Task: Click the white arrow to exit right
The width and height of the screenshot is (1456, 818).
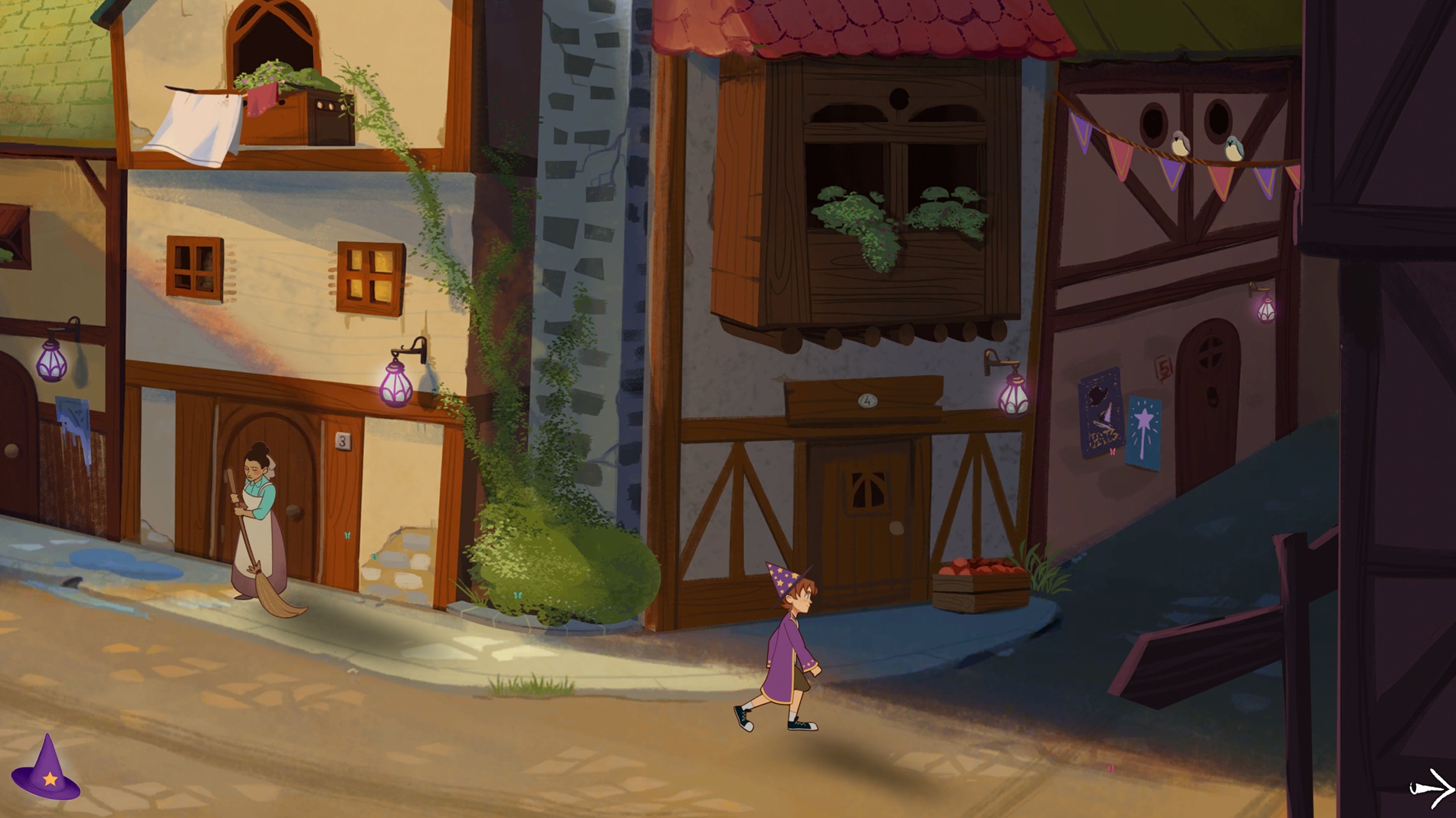Action: click(x=1431, y=788)
